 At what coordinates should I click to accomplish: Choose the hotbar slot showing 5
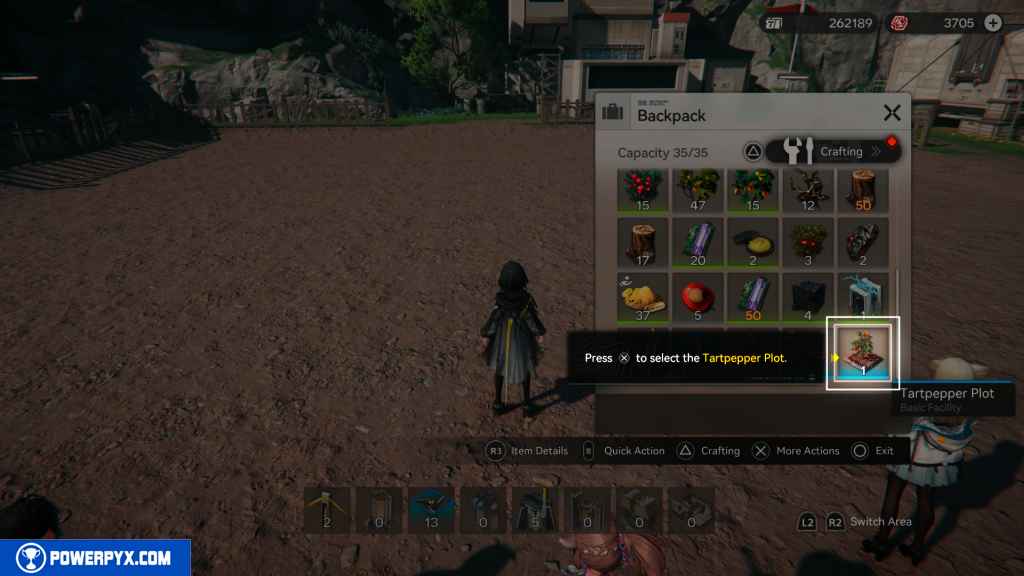coord(536,509)
